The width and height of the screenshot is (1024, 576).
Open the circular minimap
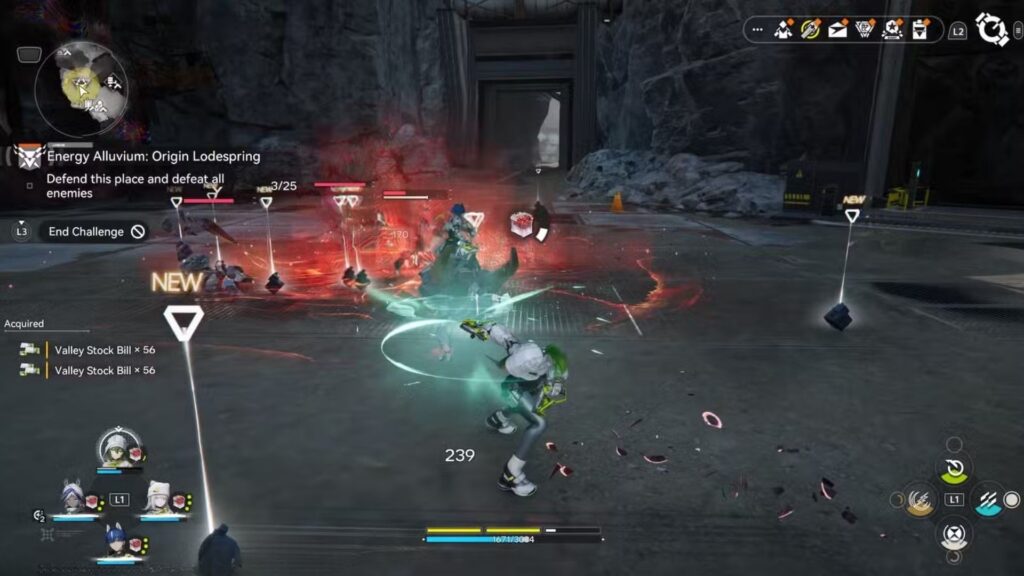click(81, 88)
